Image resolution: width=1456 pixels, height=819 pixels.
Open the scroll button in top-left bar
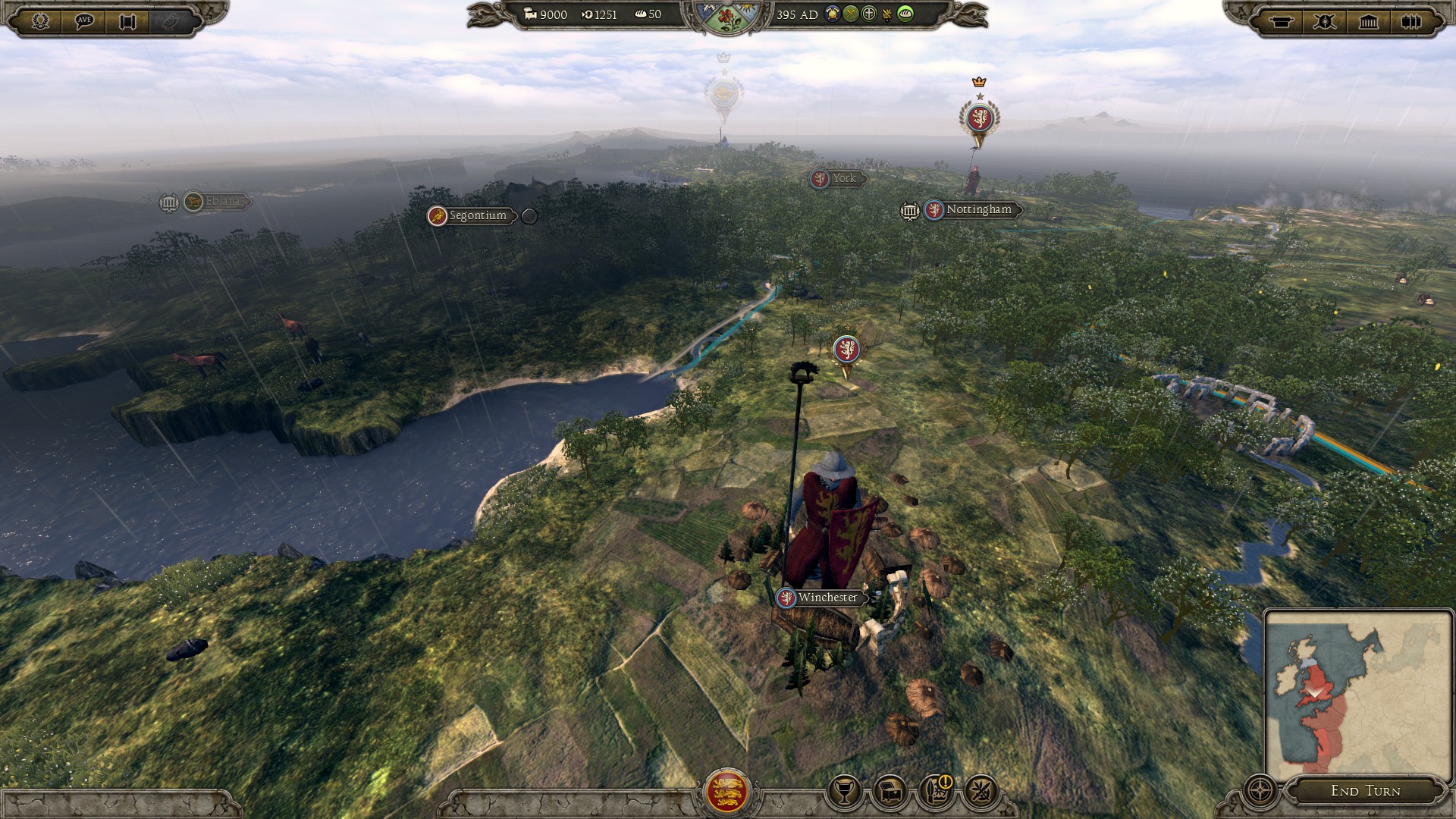pos(127,21)
